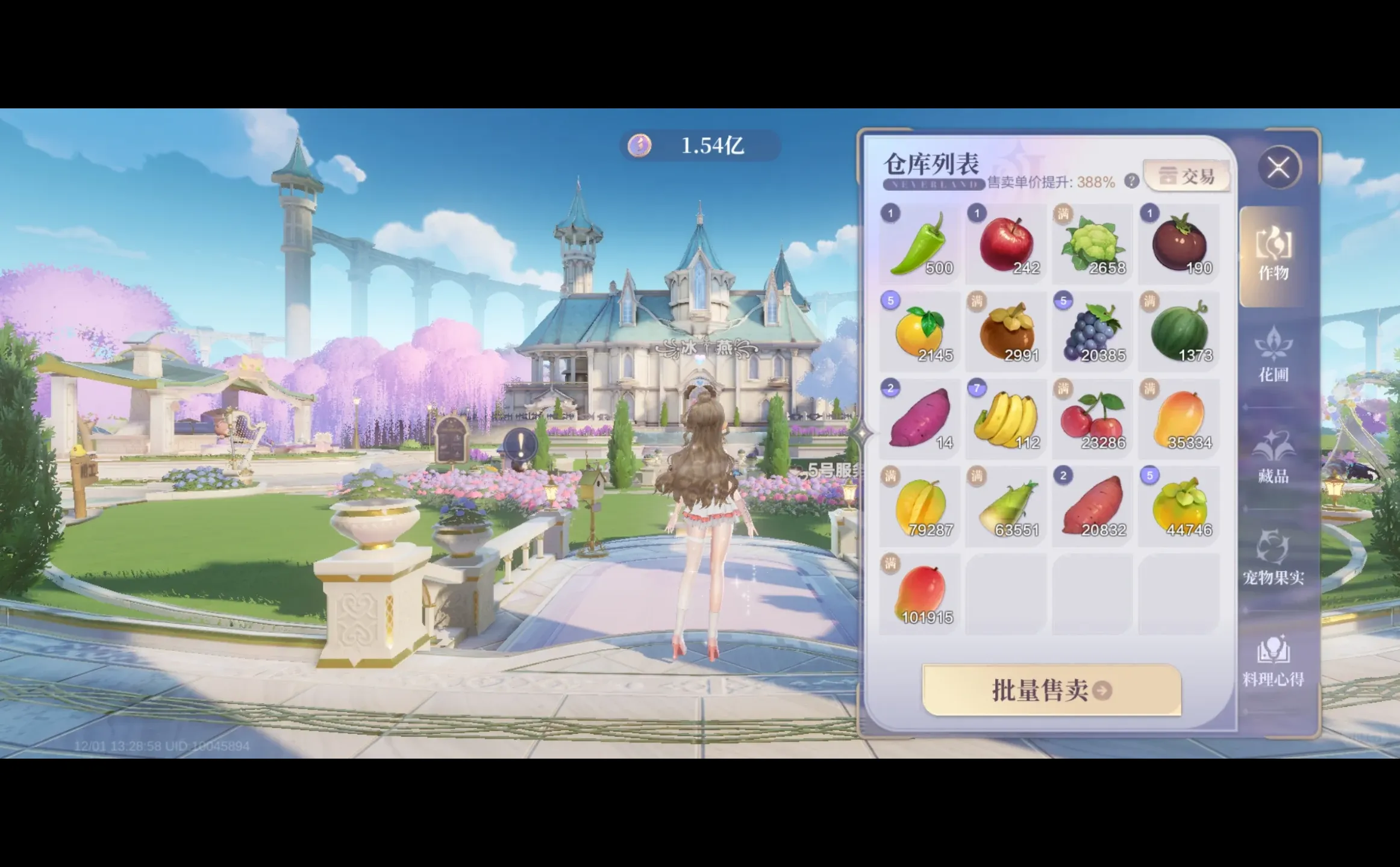This screenshot has width=1400, height=867.
Task: Click the apple icon showing 242
Action: tap(1007, 241)
